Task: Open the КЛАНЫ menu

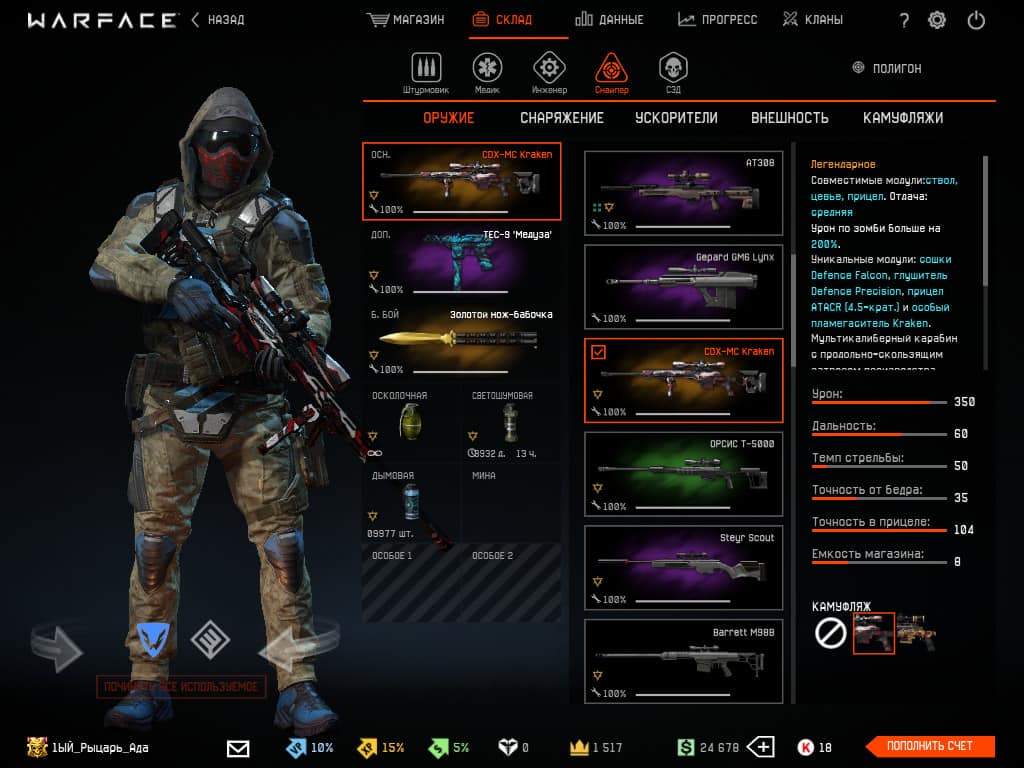Action: click(x=812, y=20)
